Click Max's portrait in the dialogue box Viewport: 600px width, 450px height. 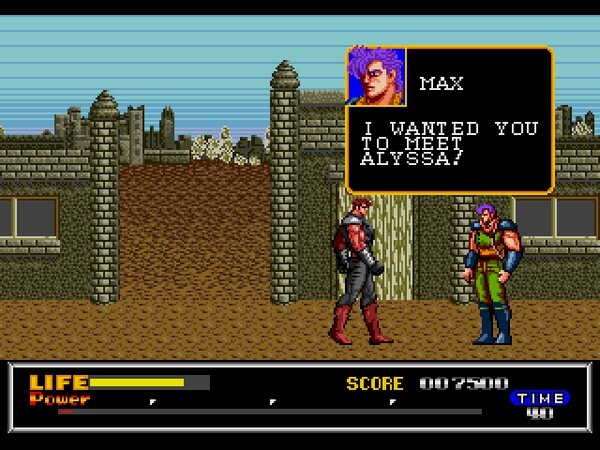click(376, 77)
